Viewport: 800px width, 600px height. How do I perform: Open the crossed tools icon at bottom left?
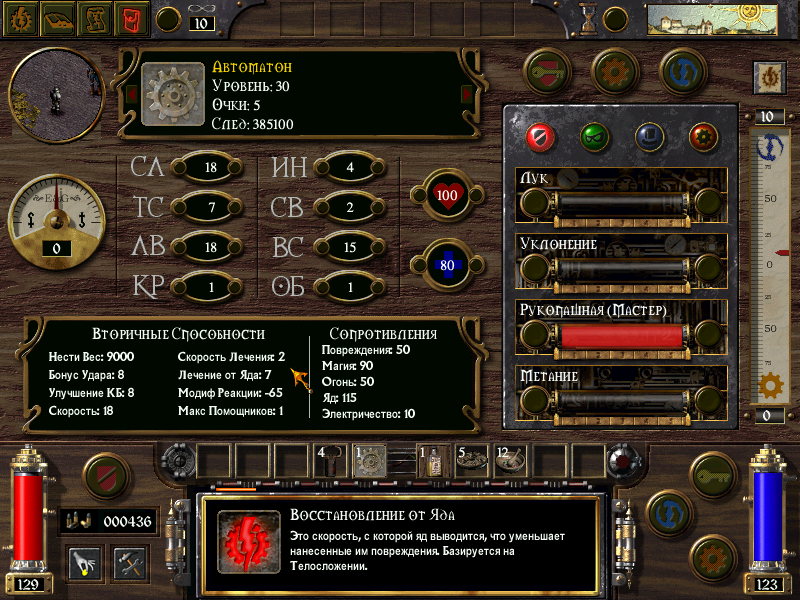(129, 561)
